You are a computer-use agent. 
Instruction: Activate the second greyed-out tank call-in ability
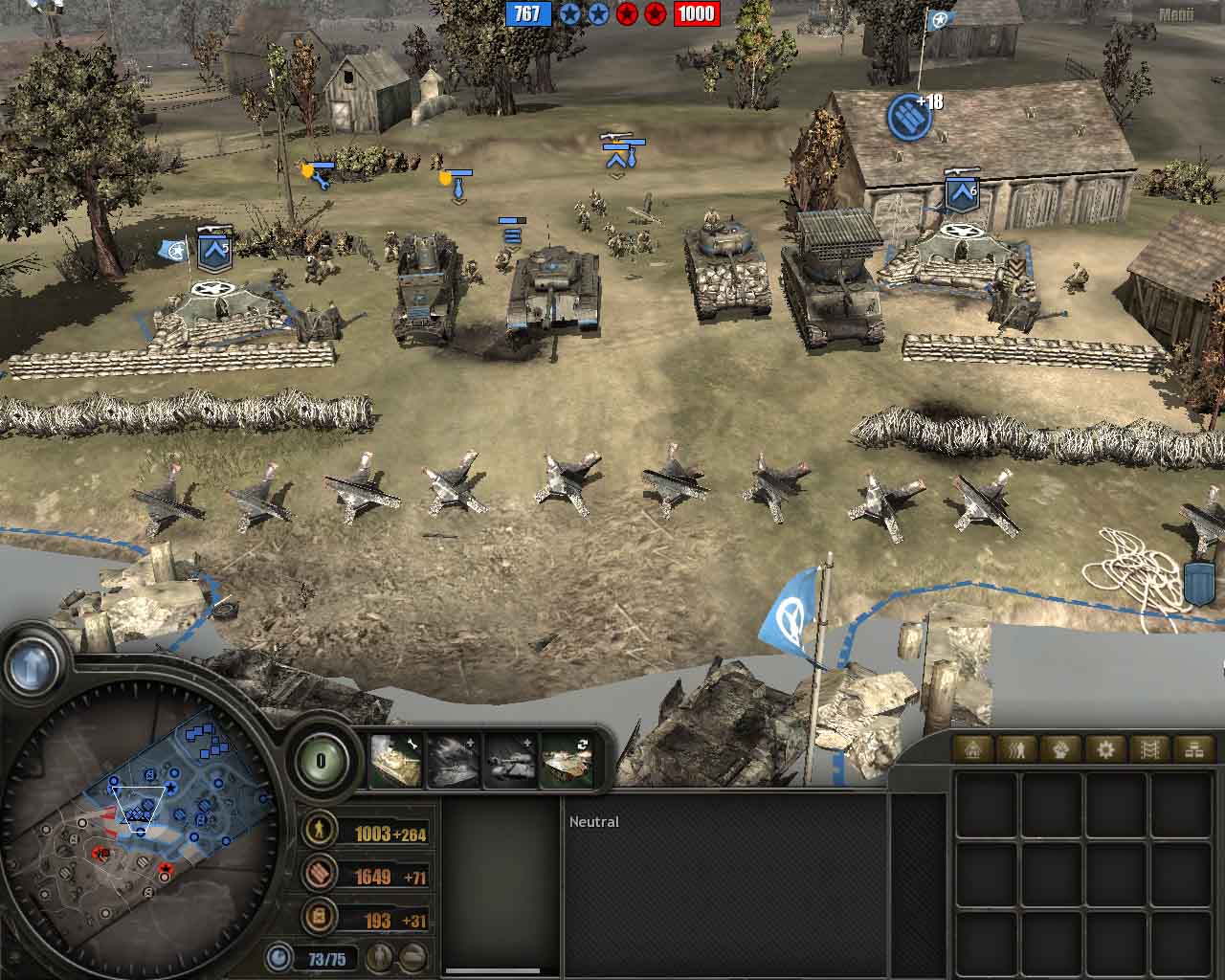pos(453,760)
